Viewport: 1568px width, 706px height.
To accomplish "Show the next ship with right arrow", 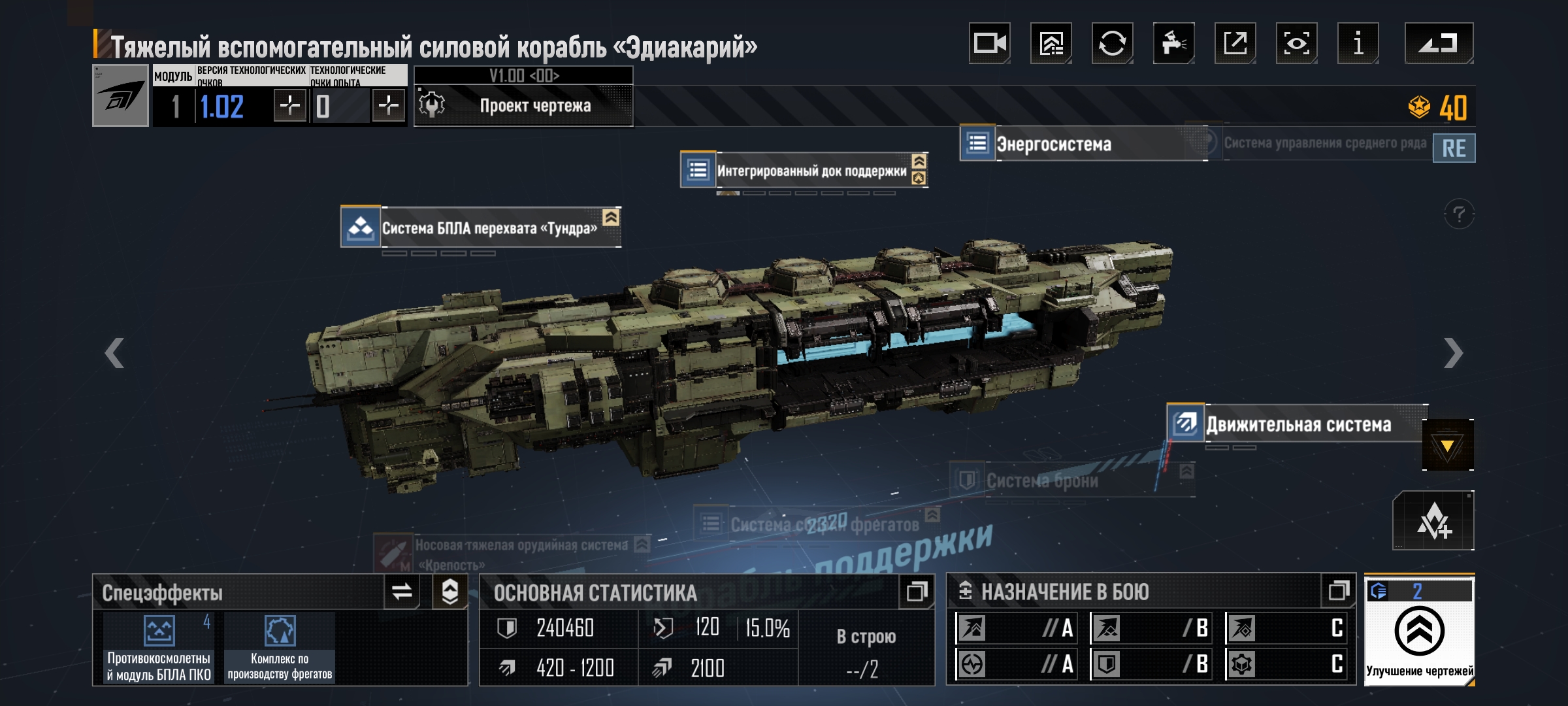I will coord(1453,353).
